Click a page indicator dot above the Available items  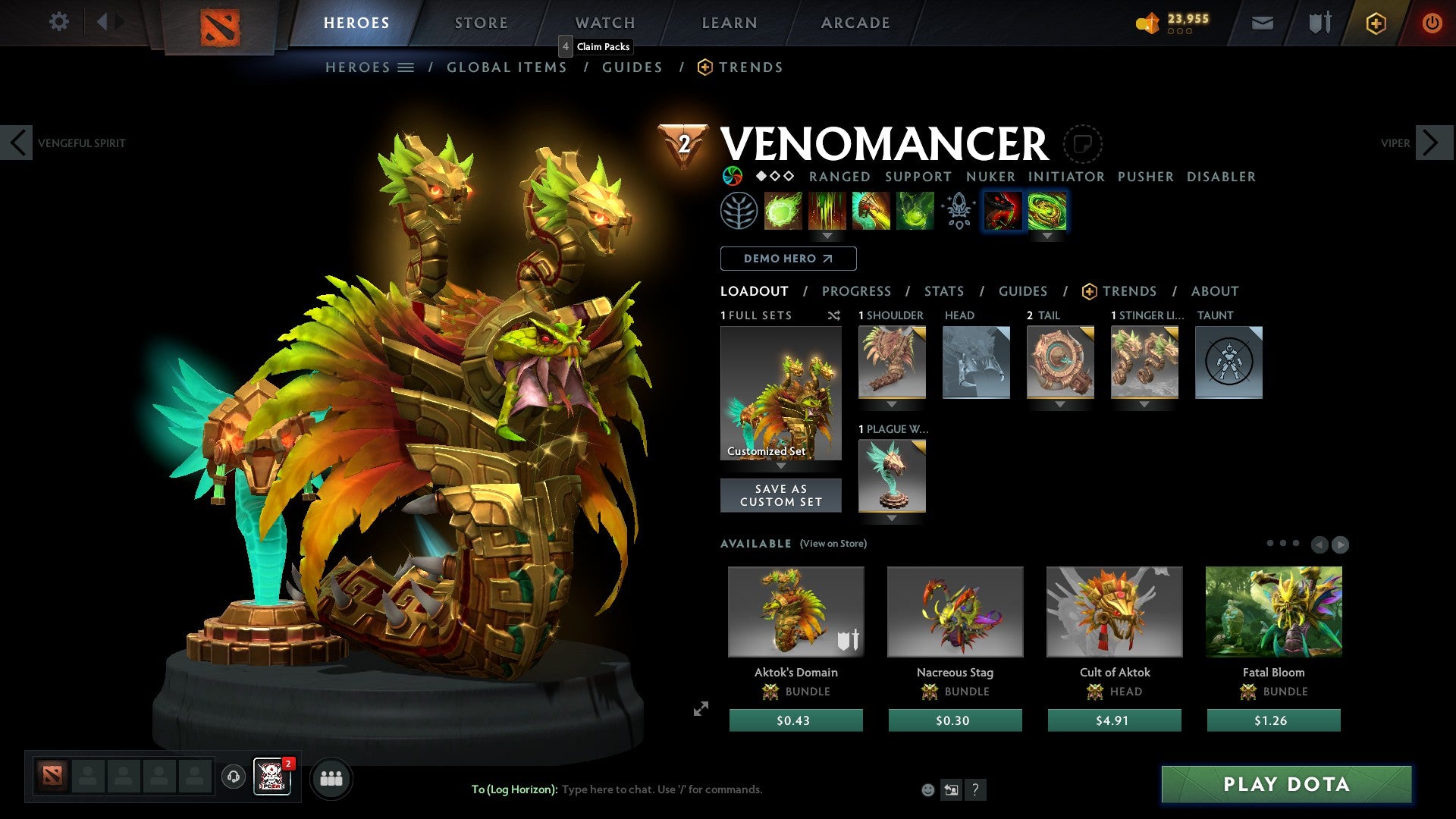[1282, 543]
